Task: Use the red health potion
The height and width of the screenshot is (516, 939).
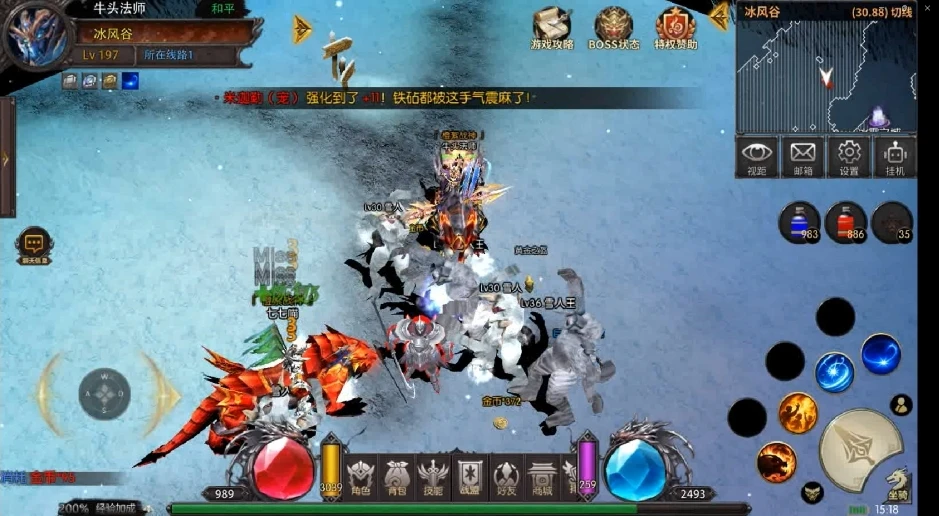Action: coord(846,222)
